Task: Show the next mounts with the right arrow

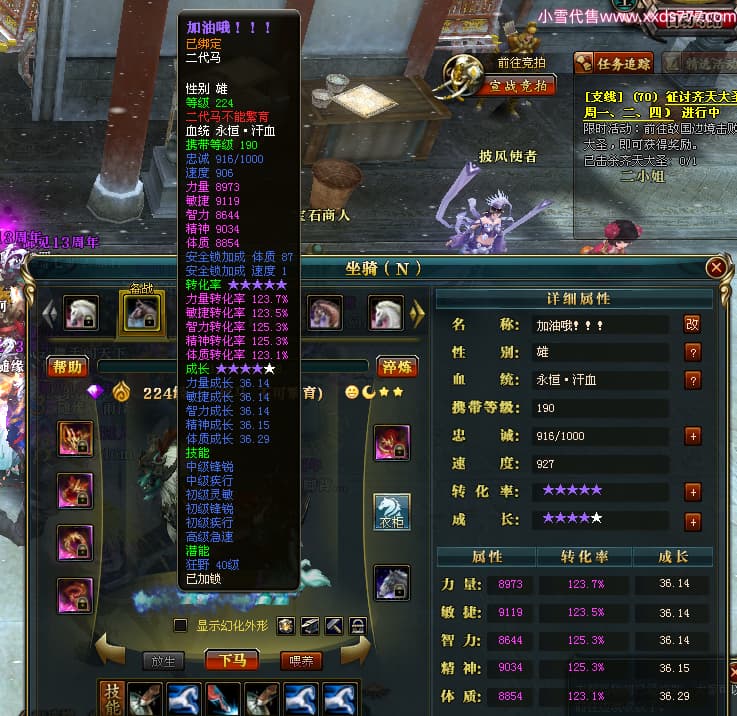Action: click(x=419, y=313)
